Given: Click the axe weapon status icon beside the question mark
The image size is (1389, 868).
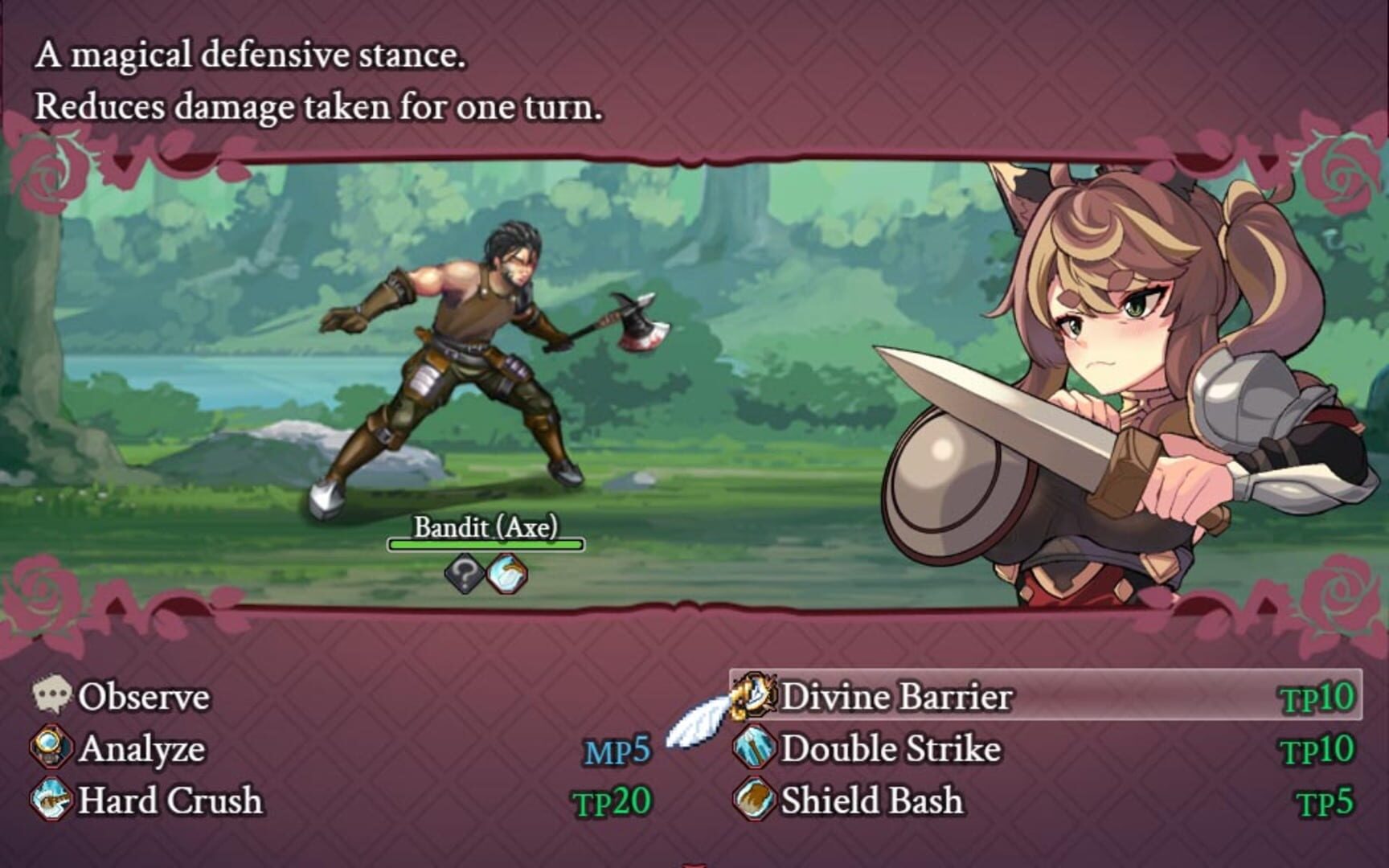Looking at the screenshot, I should (510, 572).
